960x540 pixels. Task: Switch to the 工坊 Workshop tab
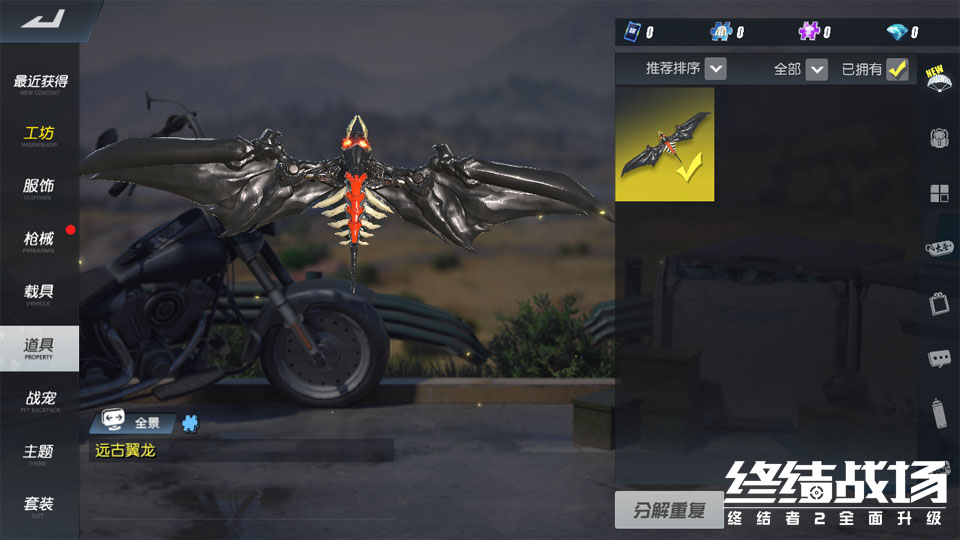40,135
